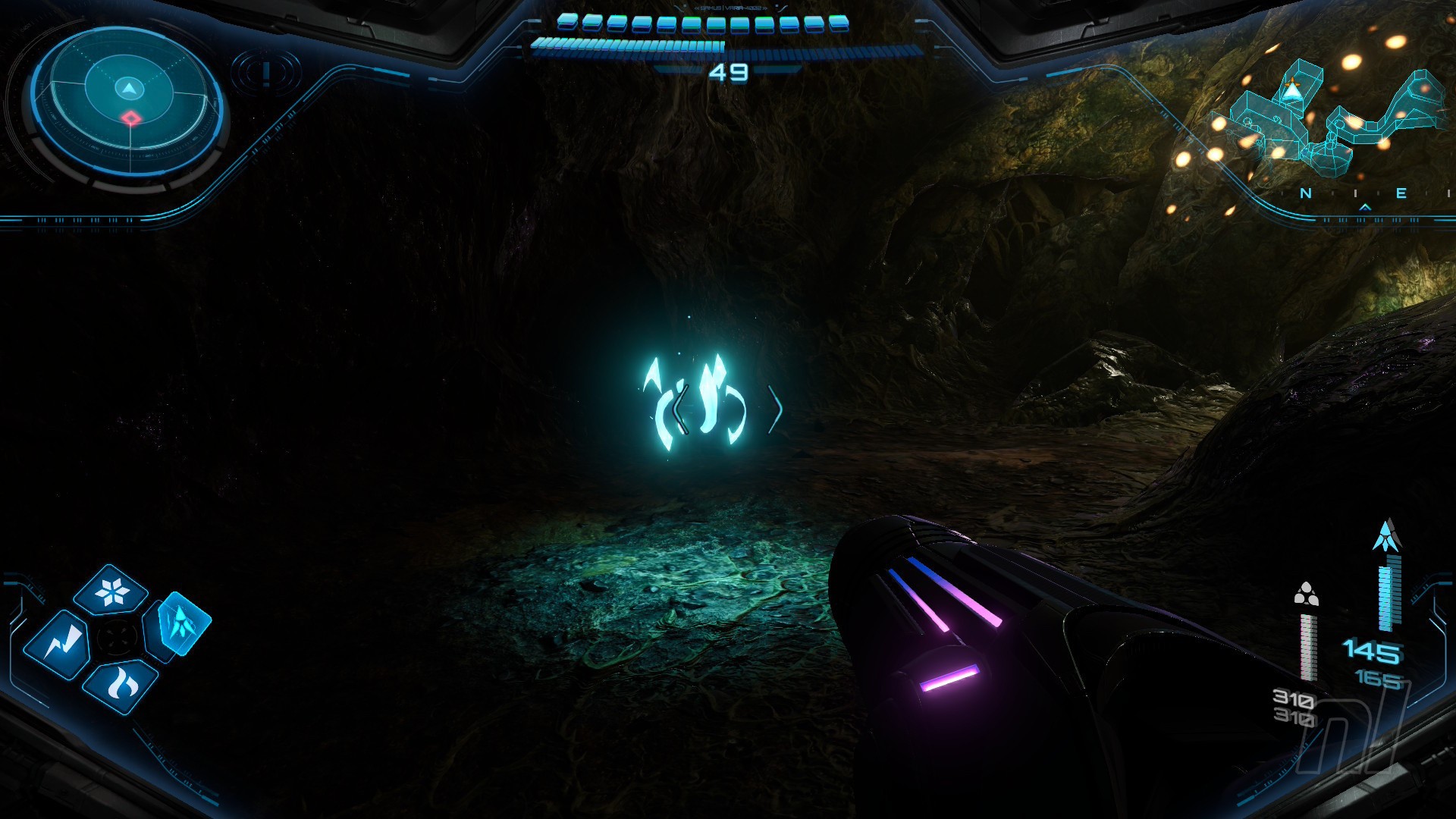Activate the flame fire shot icon
The image size is (1456, 819).
(x=121, y=685)
